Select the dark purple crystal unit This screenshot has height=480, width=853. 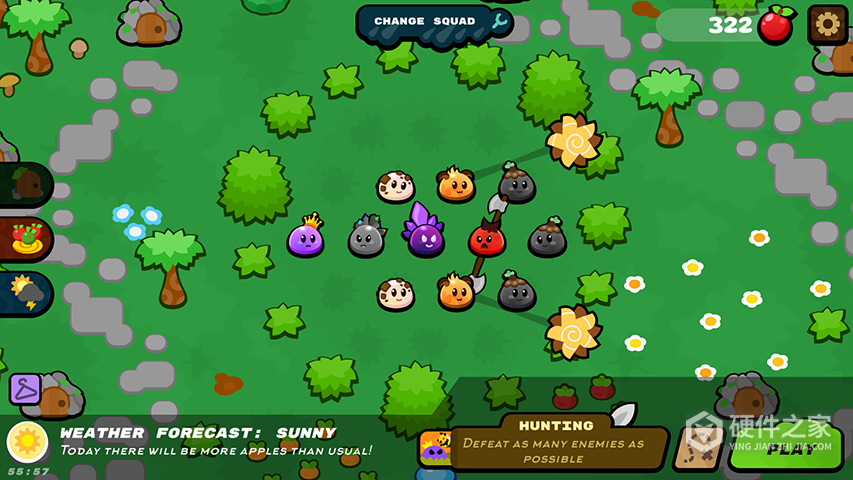[x=426, y=236]
